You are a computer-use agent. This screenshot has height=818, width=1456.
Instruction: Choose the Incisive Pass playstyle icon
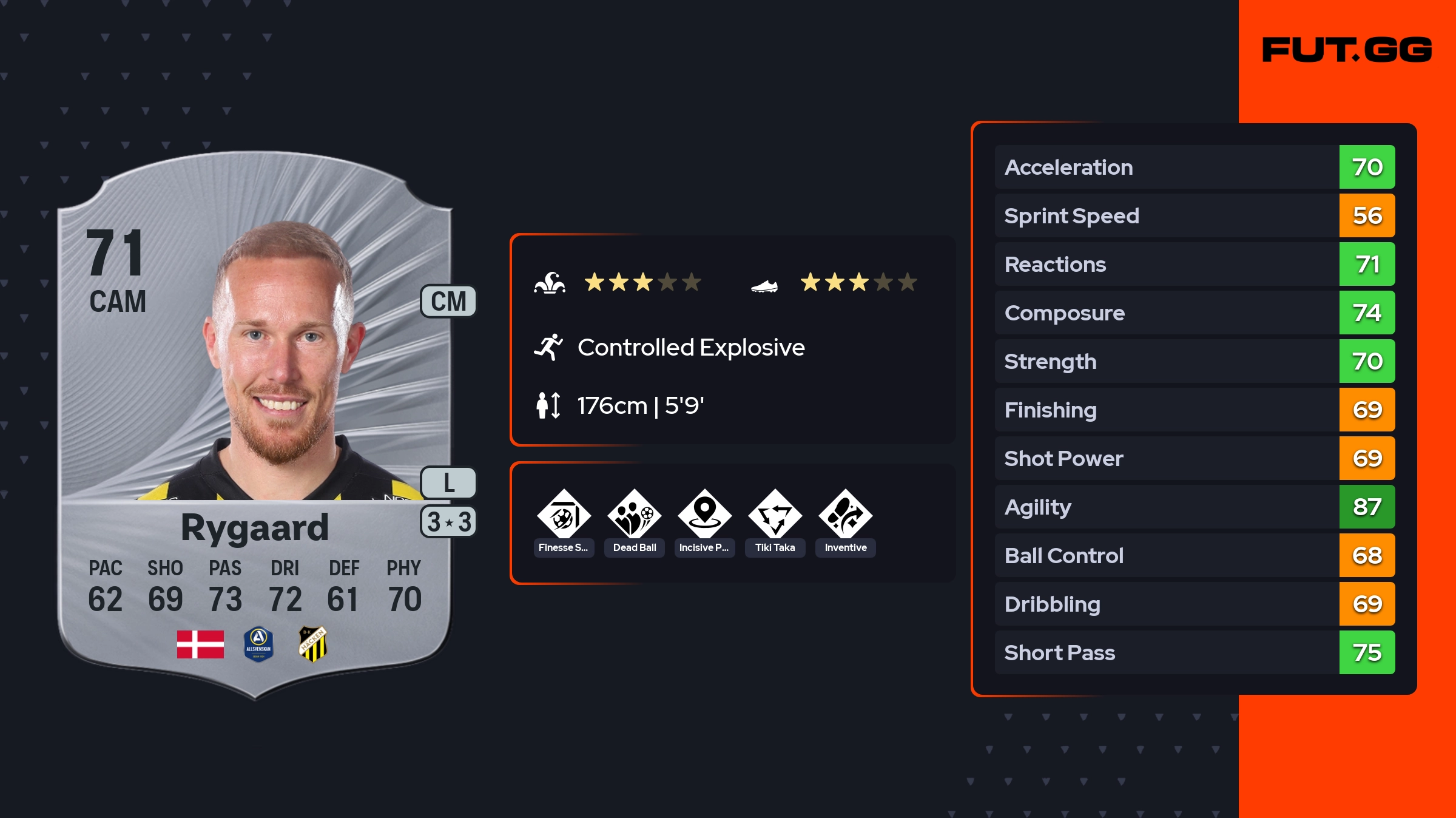(704, 515)
